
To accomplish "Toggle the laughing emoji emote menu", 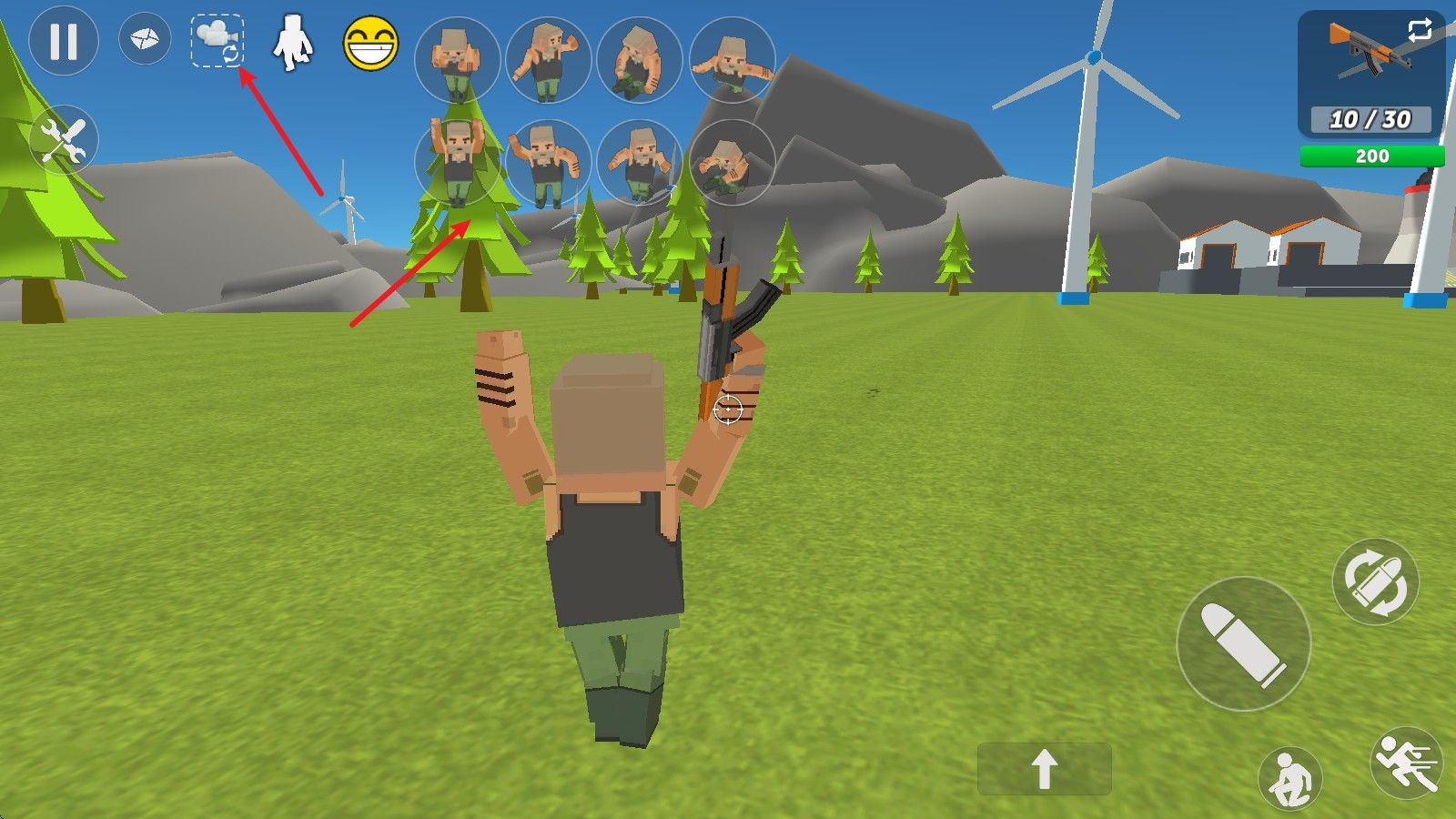I will coord(370,43).
